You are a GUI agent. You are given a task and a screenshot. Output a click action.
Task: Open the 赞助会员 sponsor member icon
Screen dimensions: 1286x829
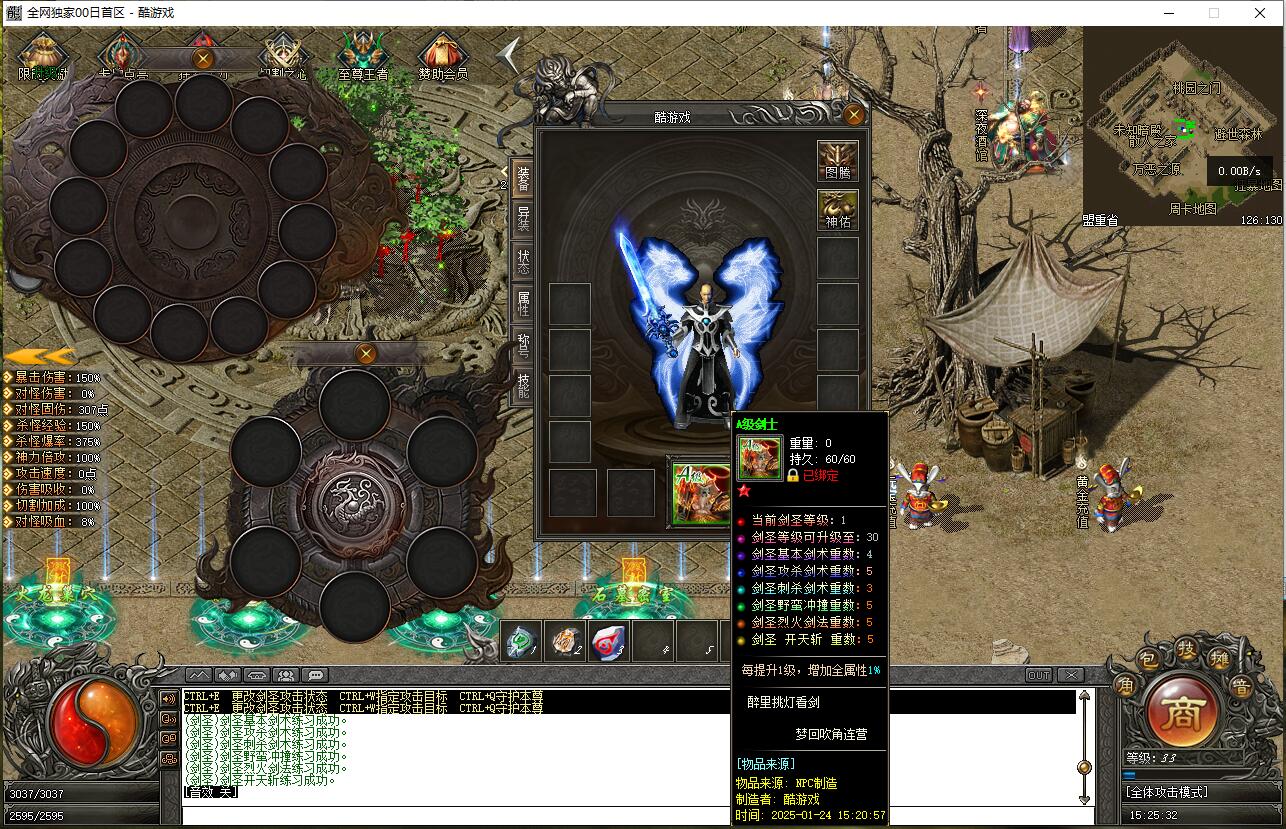[x=443, y=56]
